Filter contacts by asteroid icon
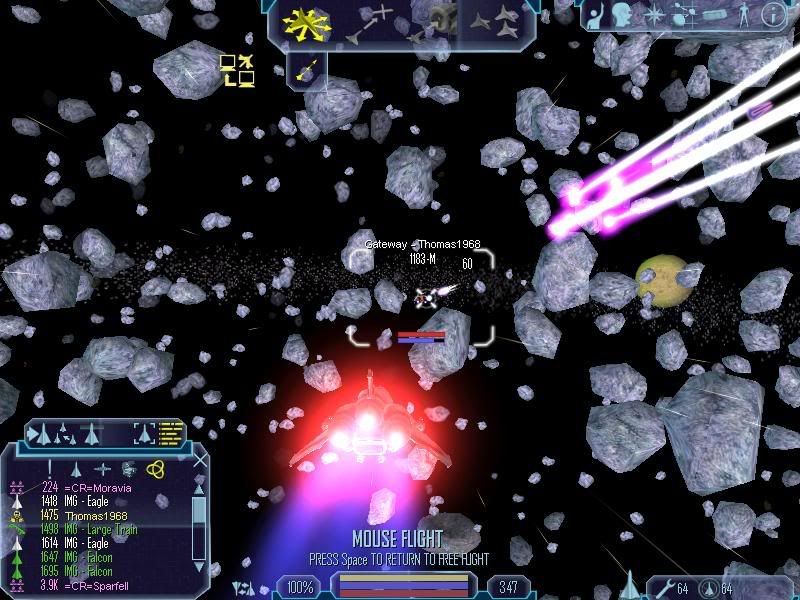This screenshot has height=600, width=800. pos(129,468)
